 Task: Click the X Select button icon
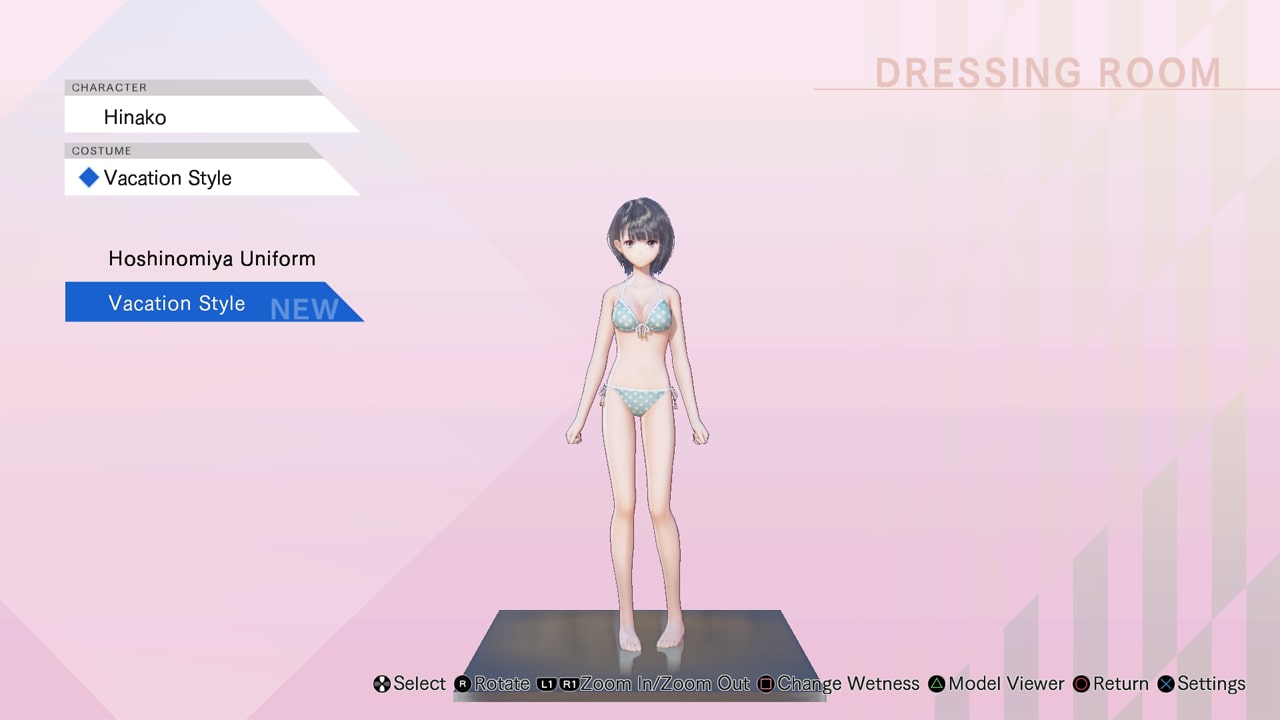[381, 684]
